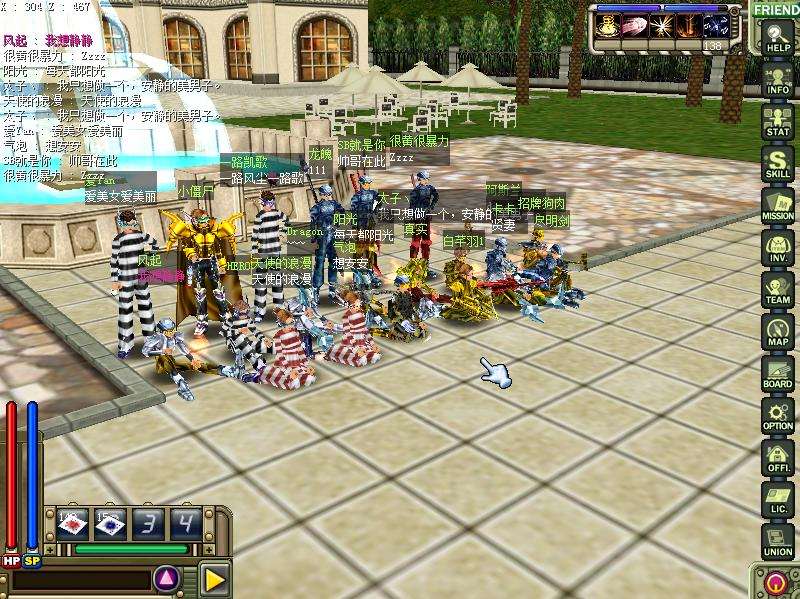Open the HELP panel
Viewport: 800px width, 599px height.
(777, 36)
